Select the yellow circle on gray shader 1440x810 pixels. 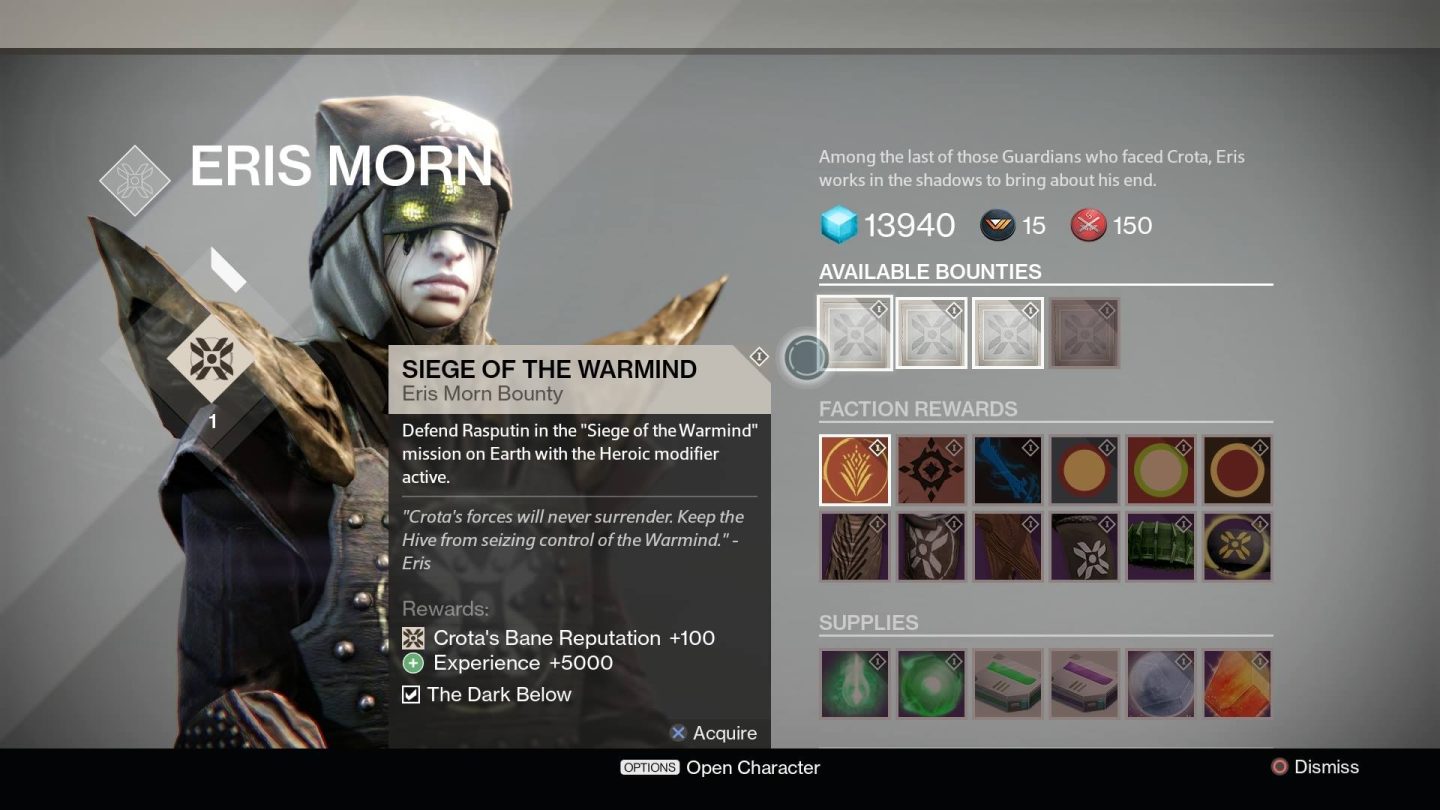(1085, 470)
